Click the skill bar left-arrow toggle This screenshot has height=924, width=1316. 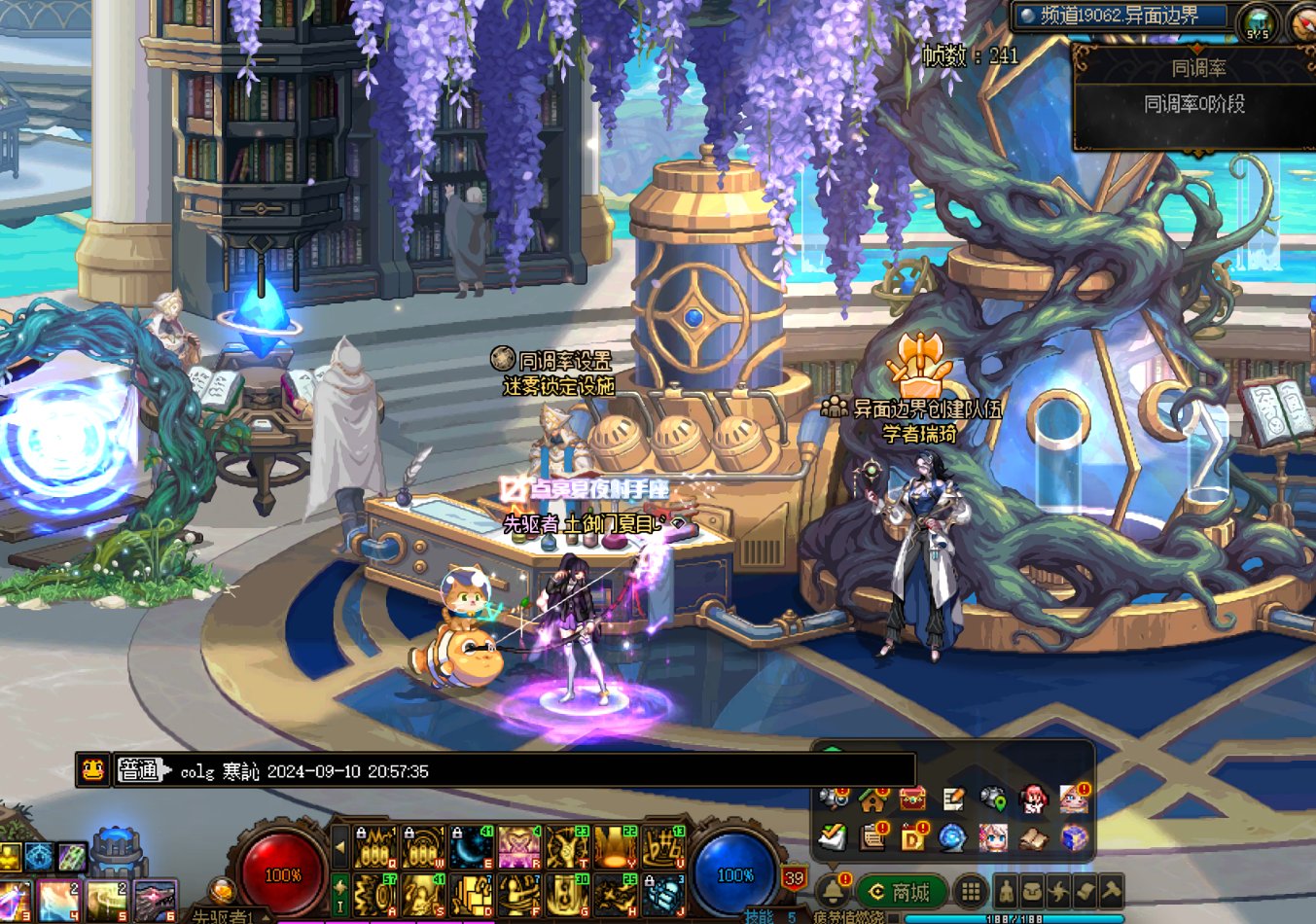pyautogui.click(x=339, y=847)
